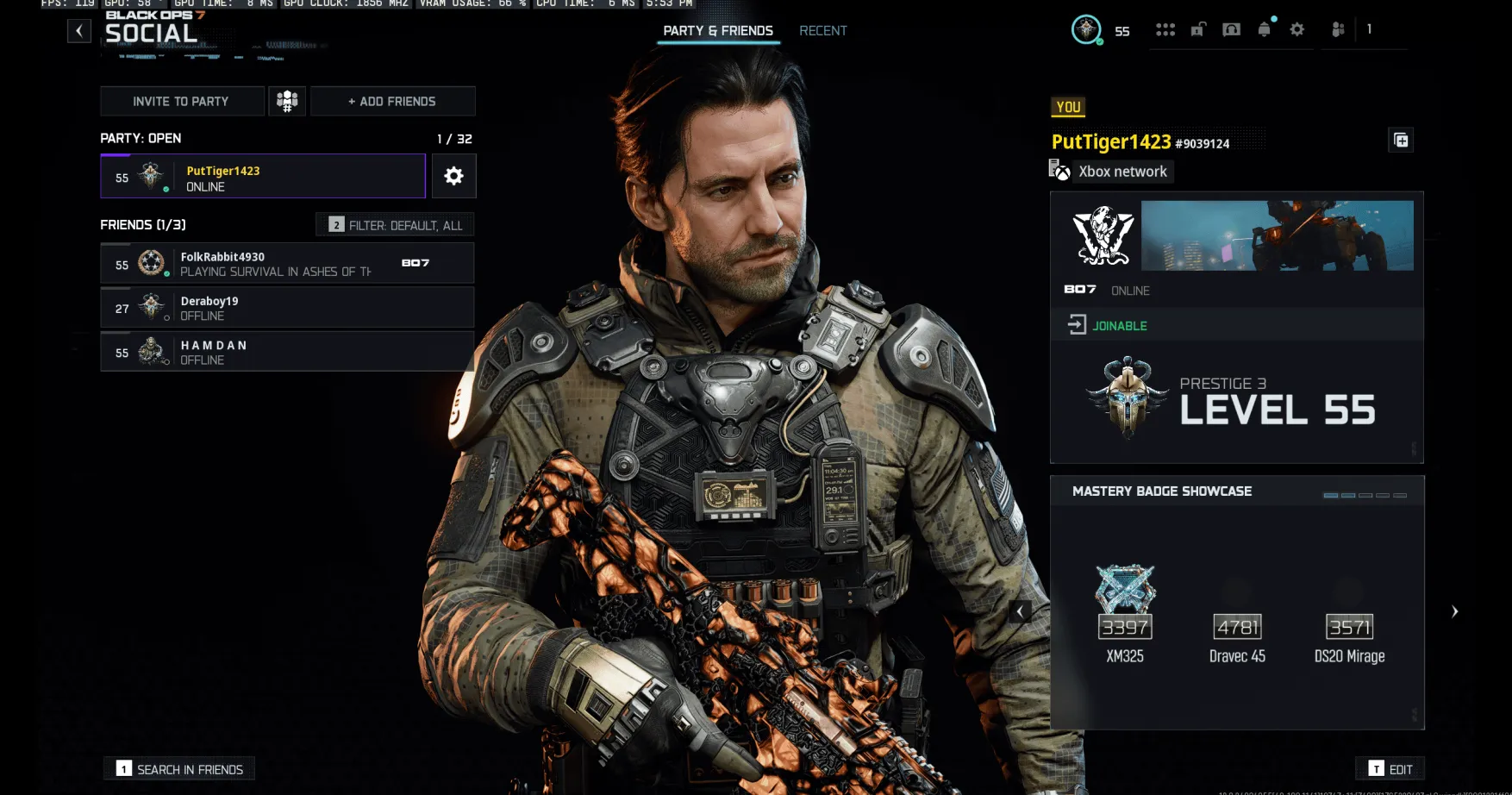Click the social/group icon showing count 1
Image resolution: width=1512 pixels, height=795 pixels.
[1338, 28]
